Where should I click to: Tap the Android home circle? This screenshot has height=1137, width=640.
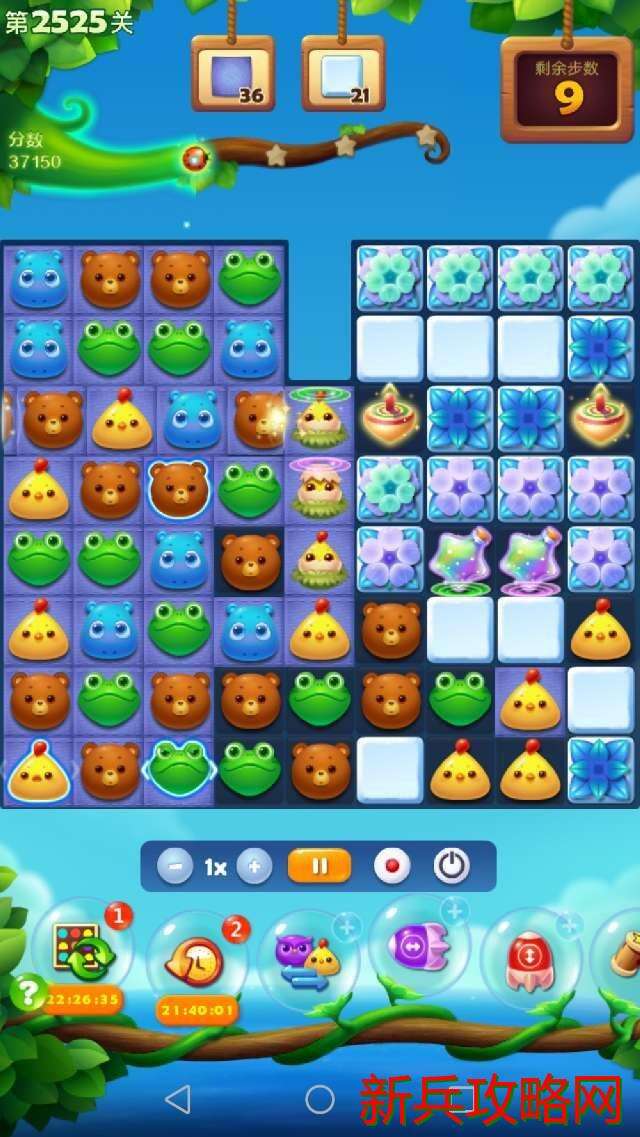click(x=320, y=1100)
